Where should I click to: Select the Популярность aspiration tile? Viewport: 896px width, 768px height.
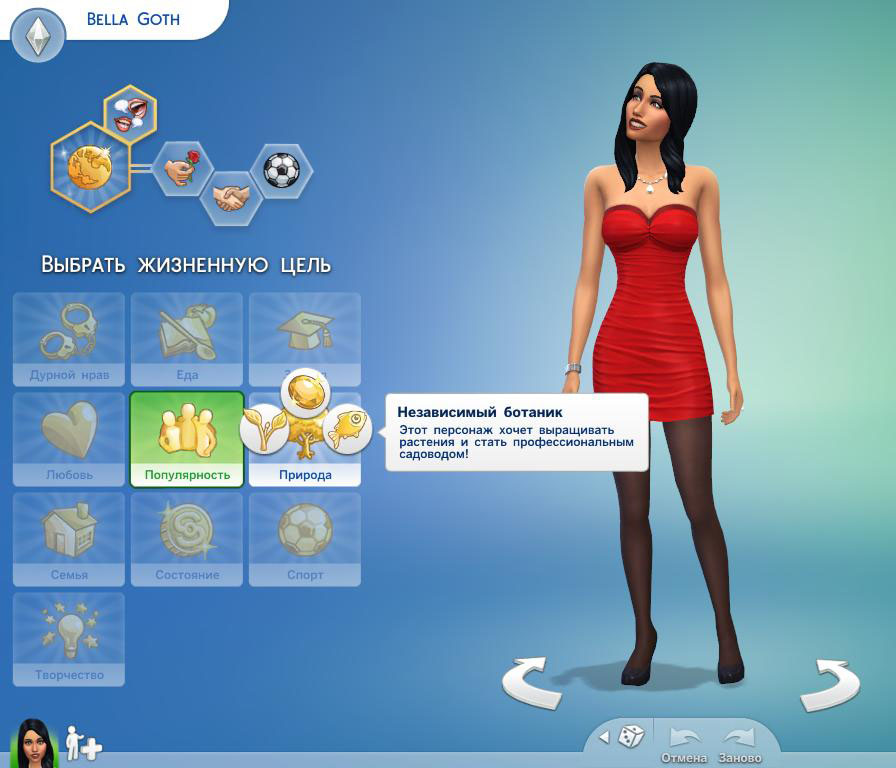187,439
